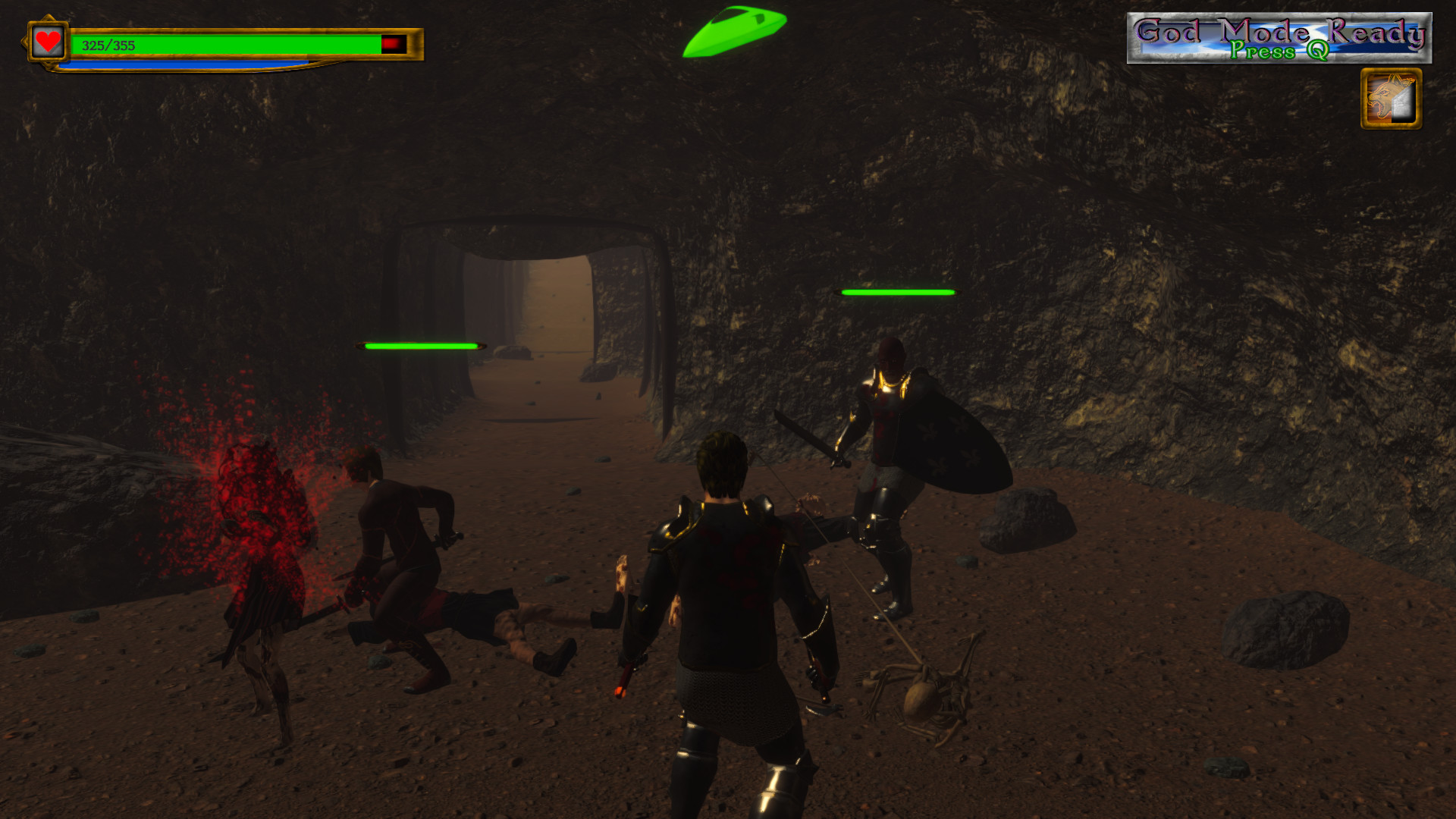Click the green health bar fill

[x=227, y=43]
